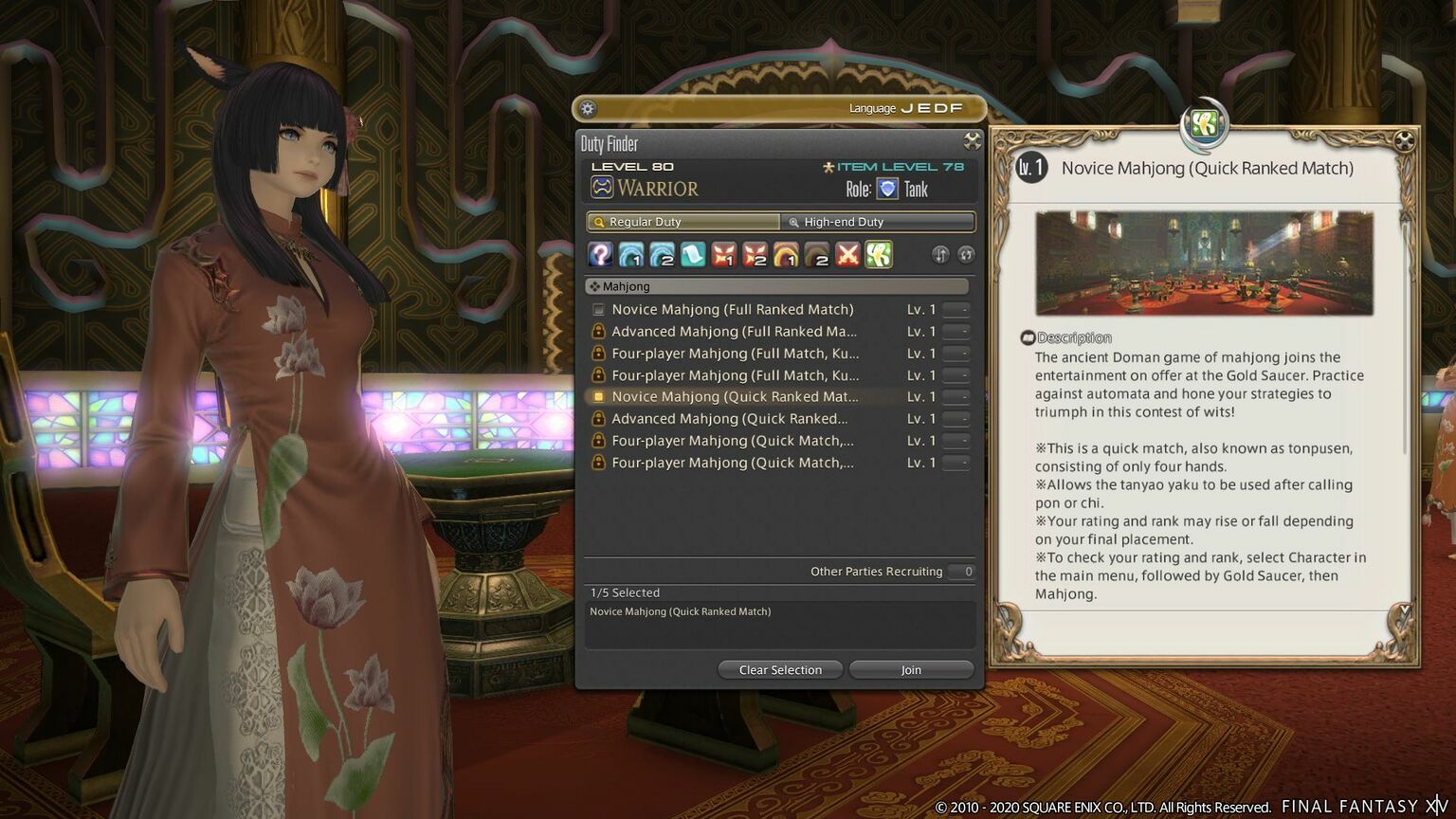
Task: Select the Regular Duty tab
Action: pyautogui.click(x=683, y=222)
